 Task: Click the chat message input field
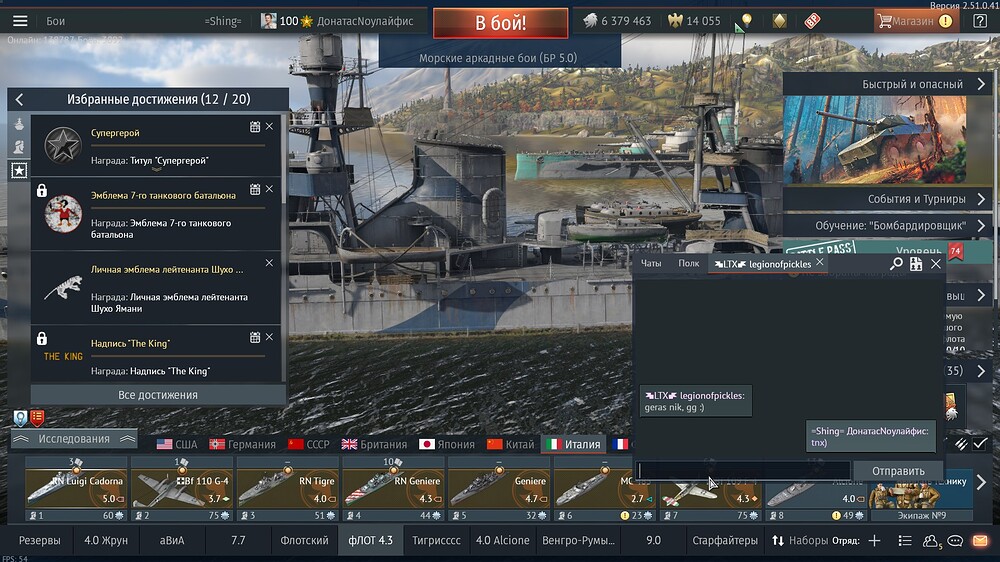point(743,471)
